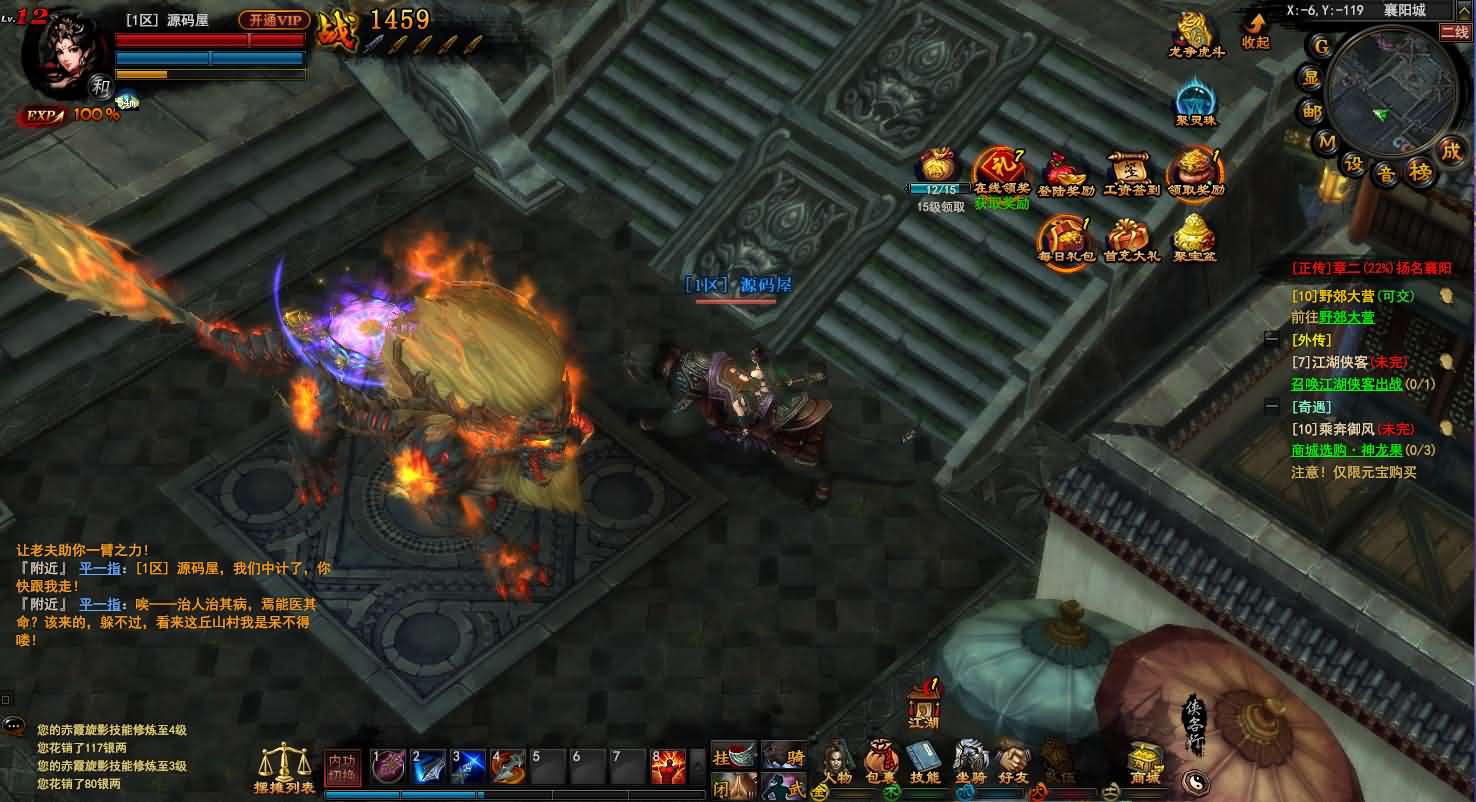Image resolution: width=1476 pixels, height=802 pixels.
Task: Toggle the 内功切换 button
Action: click(x=342, y=767)
